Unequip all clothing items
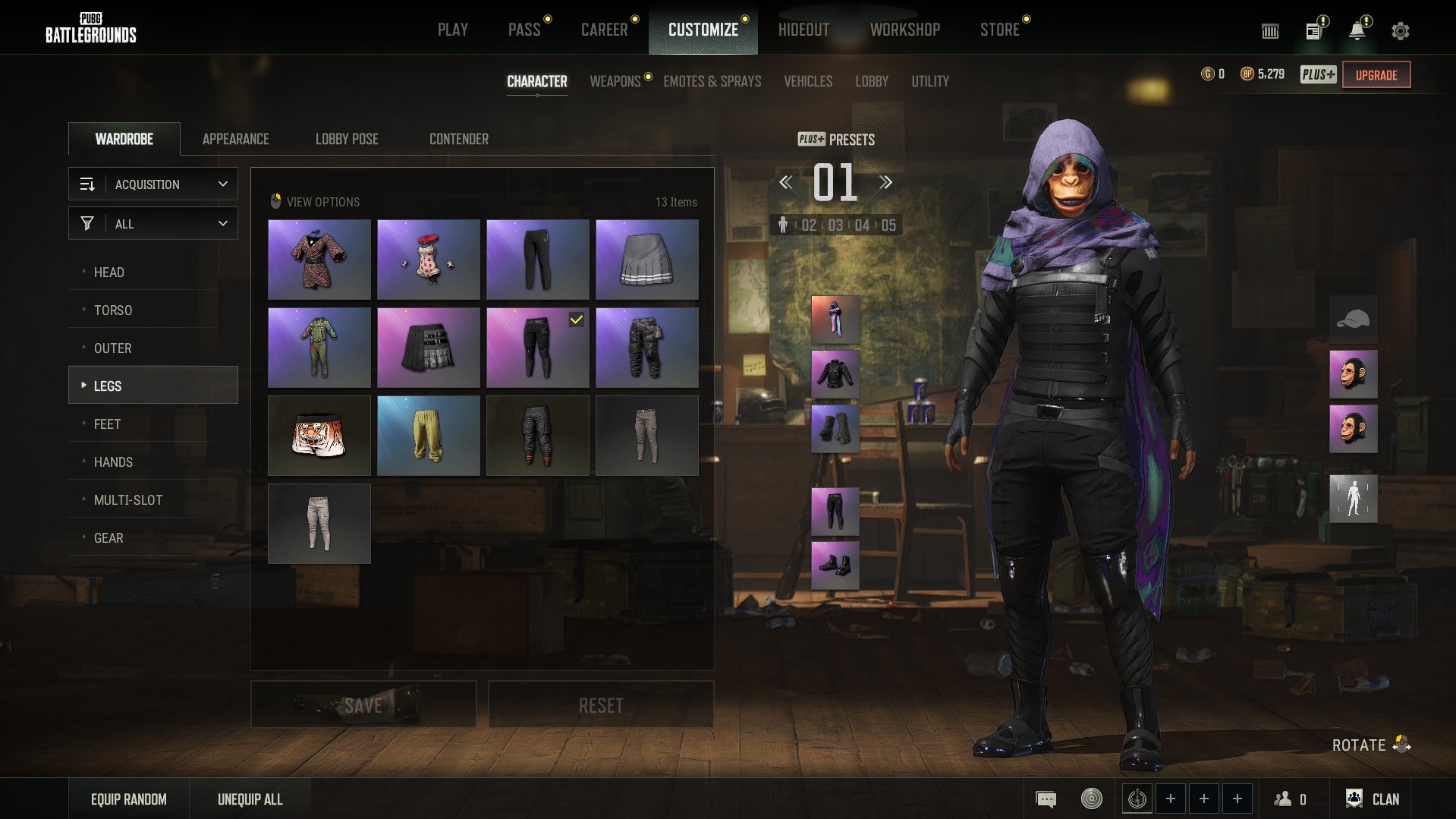The image size is (1456, 819). point(250,799)
